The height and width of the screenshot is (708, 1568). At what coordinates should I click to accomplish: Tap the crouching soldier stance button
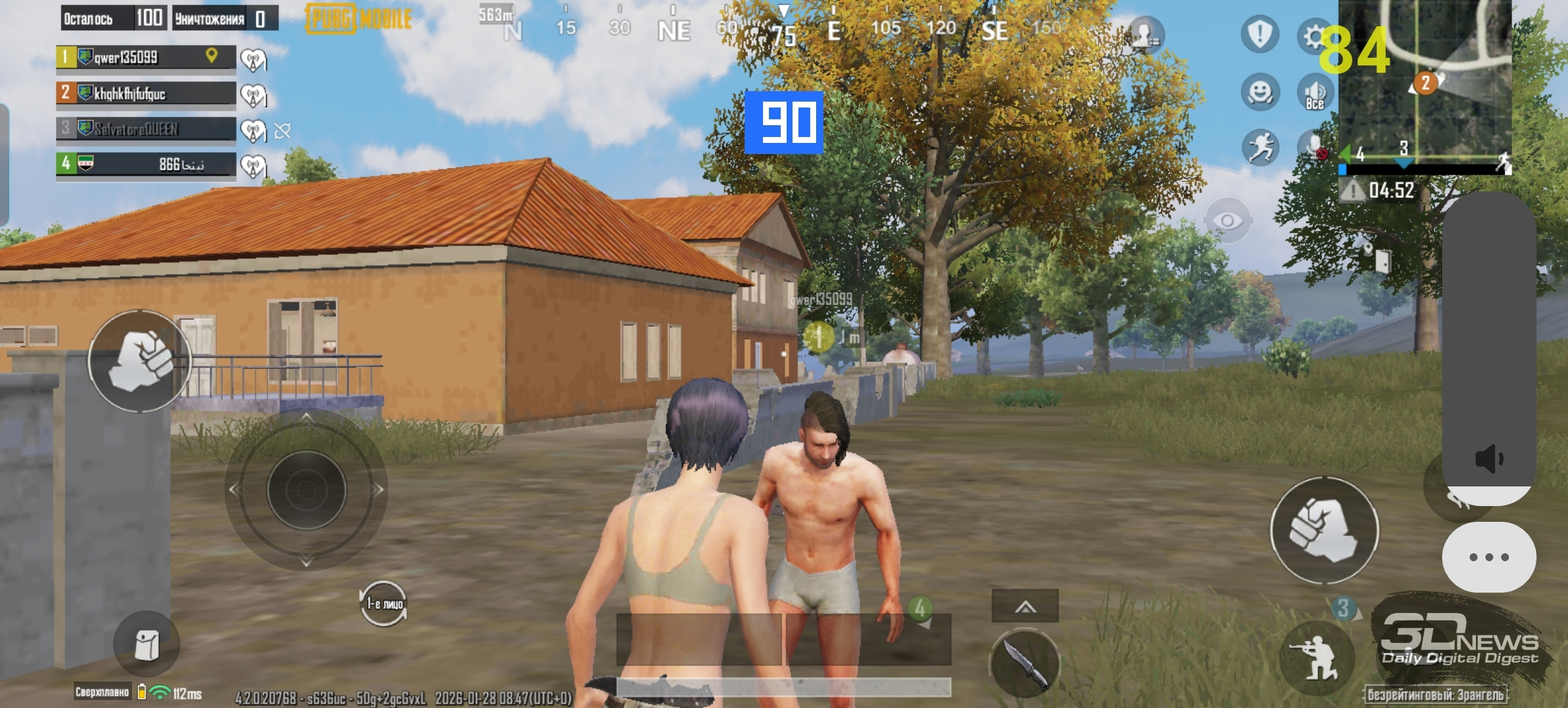point(1316,658)
